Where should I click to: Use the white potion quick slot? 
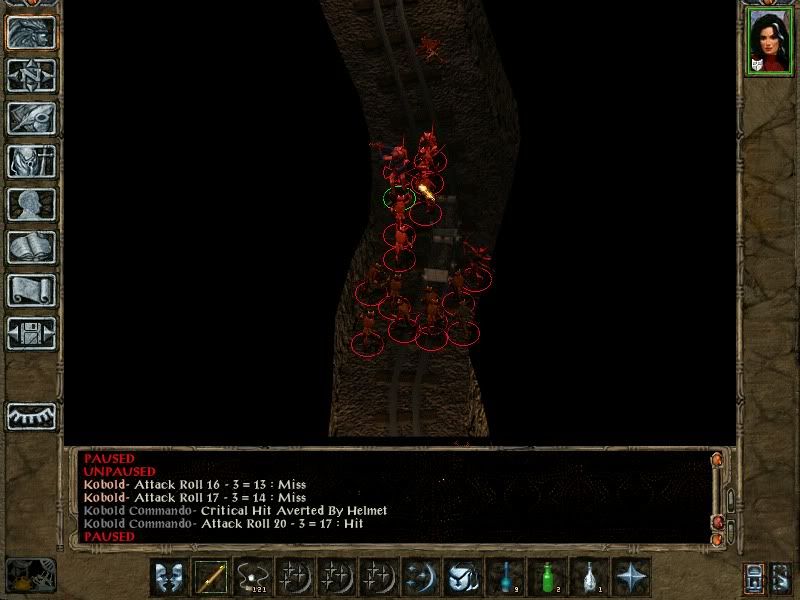(x=589, y=577)
